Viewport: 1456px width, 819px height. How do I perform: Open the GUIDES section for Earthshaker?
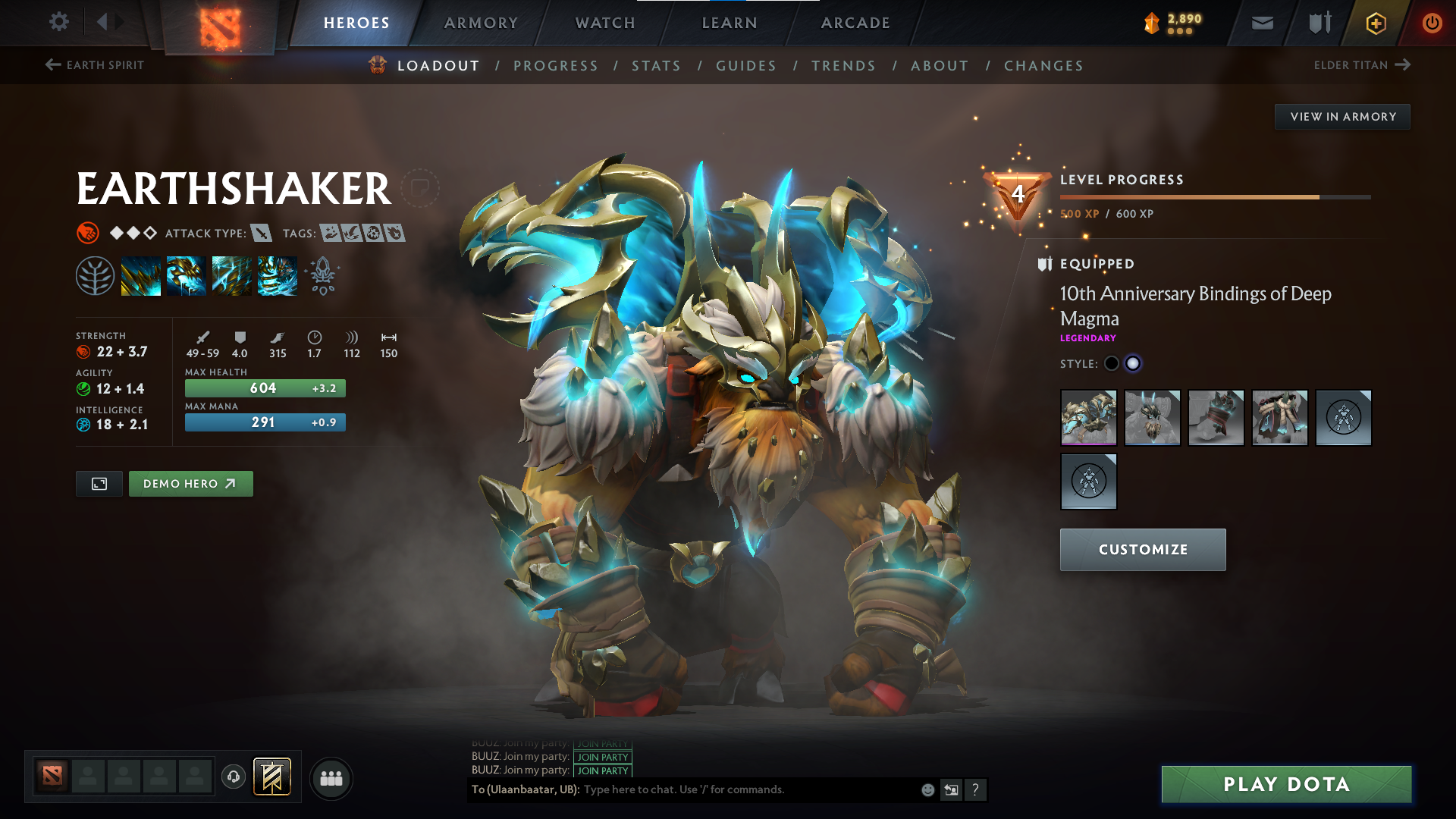pos(746,66)
